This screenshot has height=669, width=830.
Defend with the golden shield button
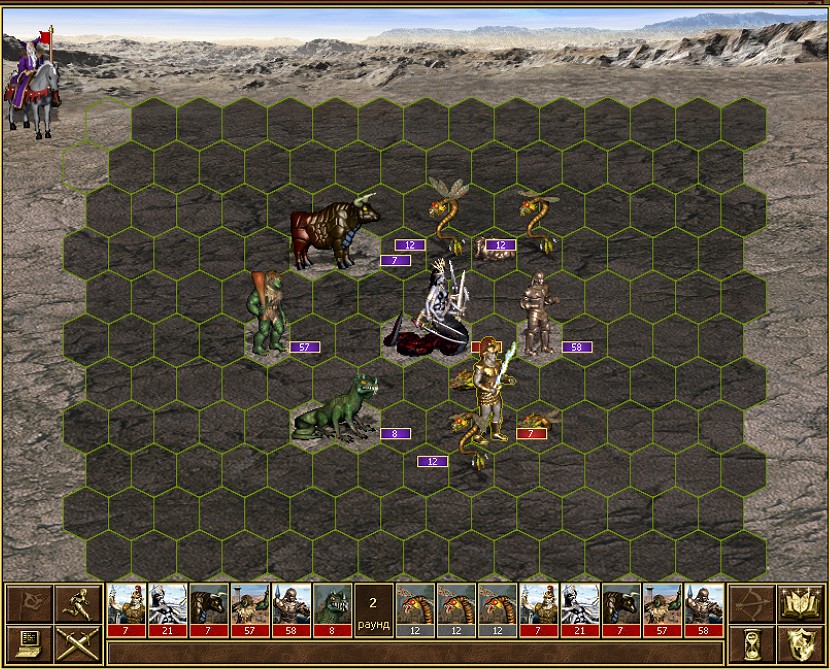click(799, 643)
